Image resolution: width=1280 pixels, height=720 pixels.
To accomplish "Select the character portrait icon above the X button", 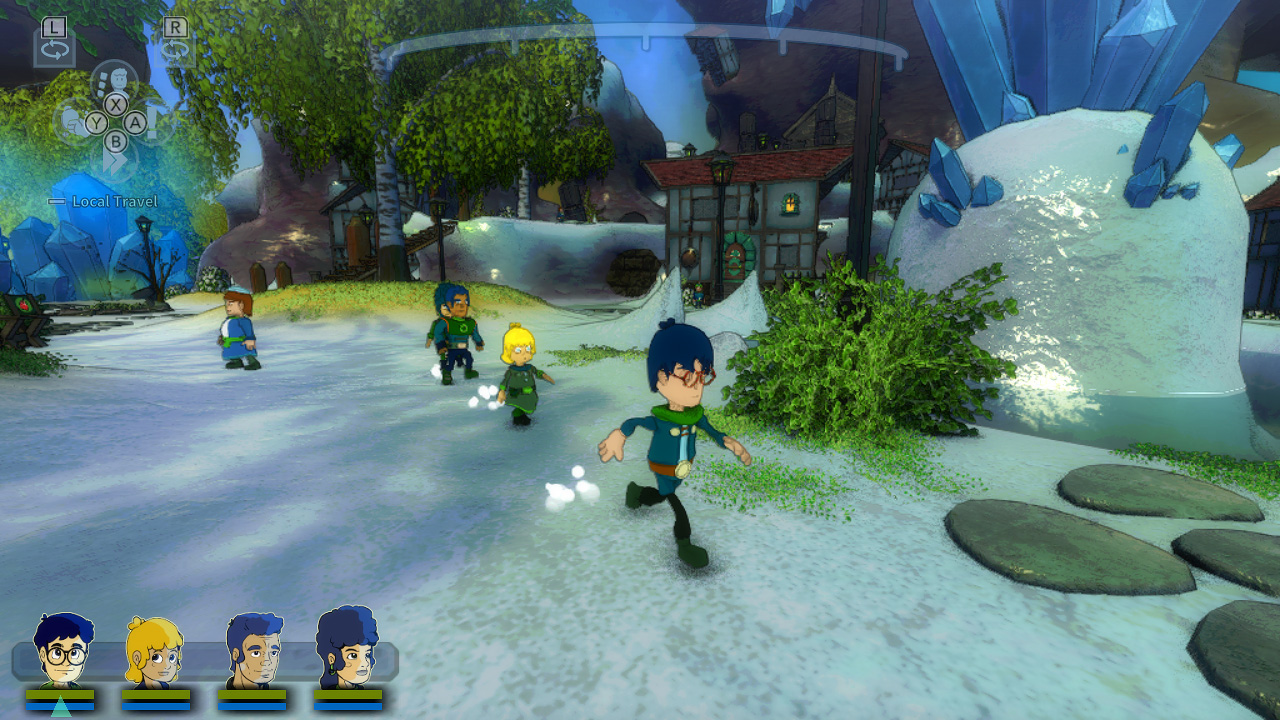I will pos(118,76).
